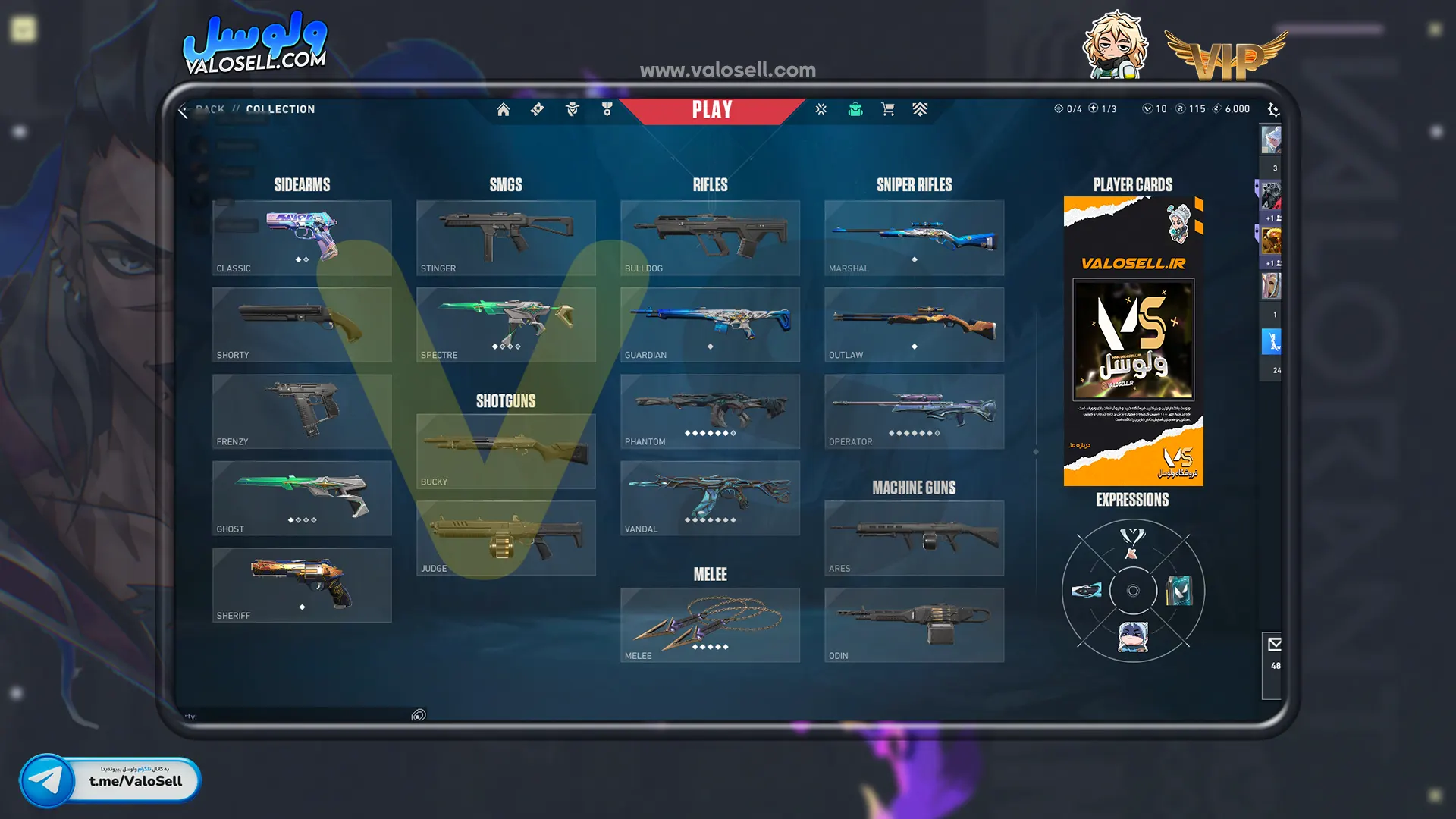Go back from the Collection screen
Viewport: 1456px width, 819px height.
184,110
